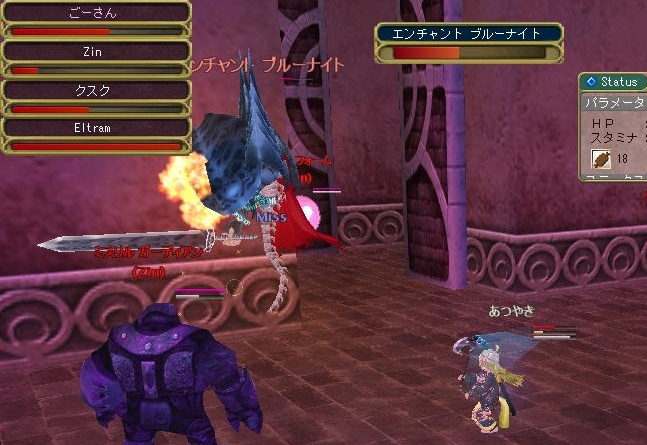Select party member クスク's frame
The width and height of the screenshot is (647, 445).
pos(96,97)
